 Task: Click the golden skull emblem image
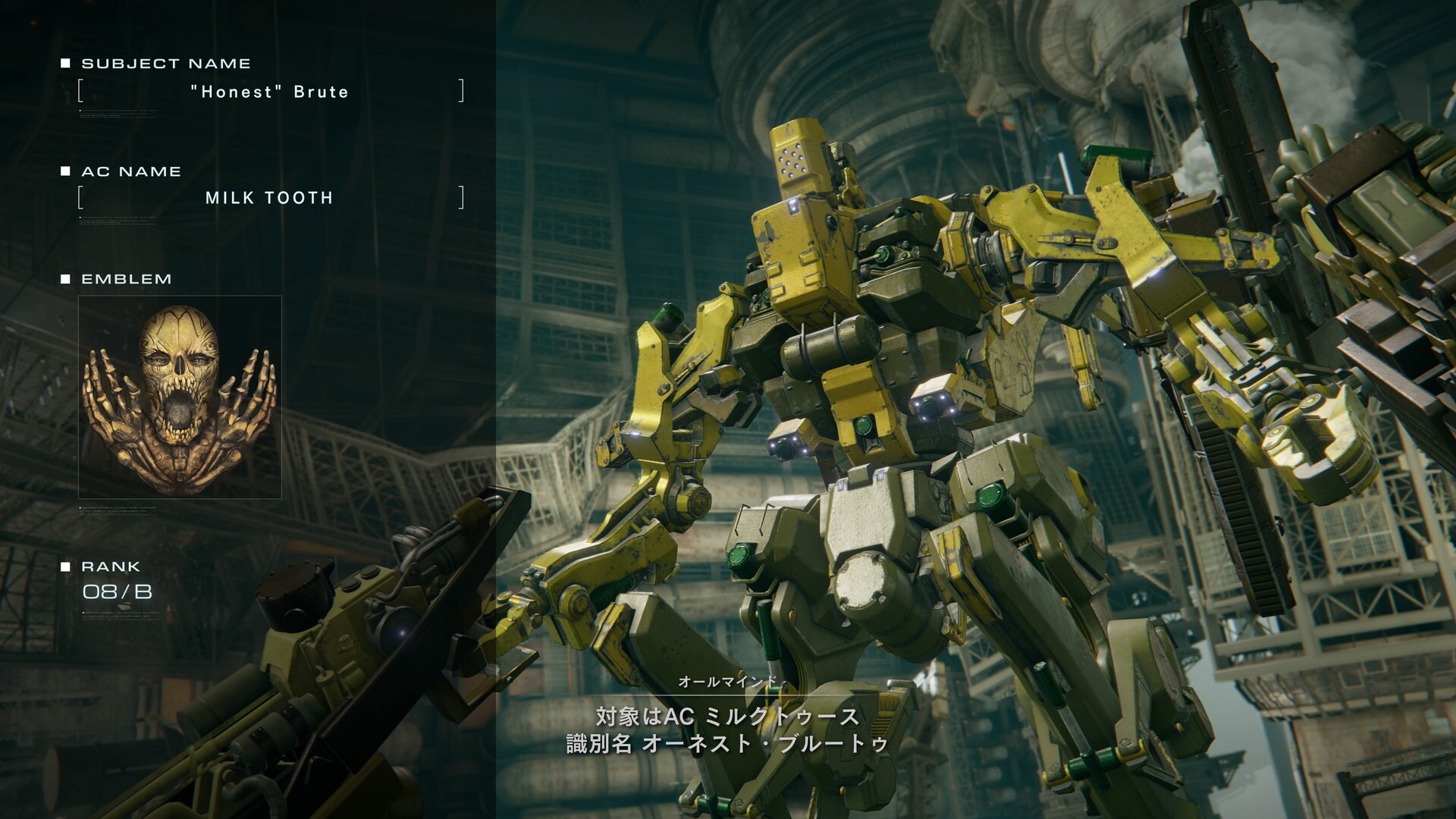click(180, 397)
